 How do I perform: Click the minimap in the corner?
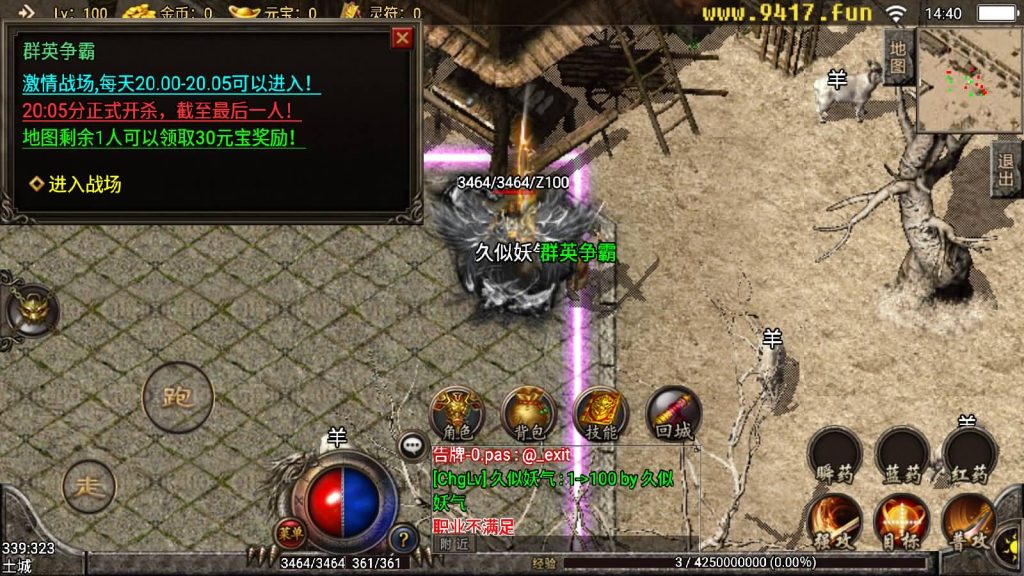tap(967, 82)
